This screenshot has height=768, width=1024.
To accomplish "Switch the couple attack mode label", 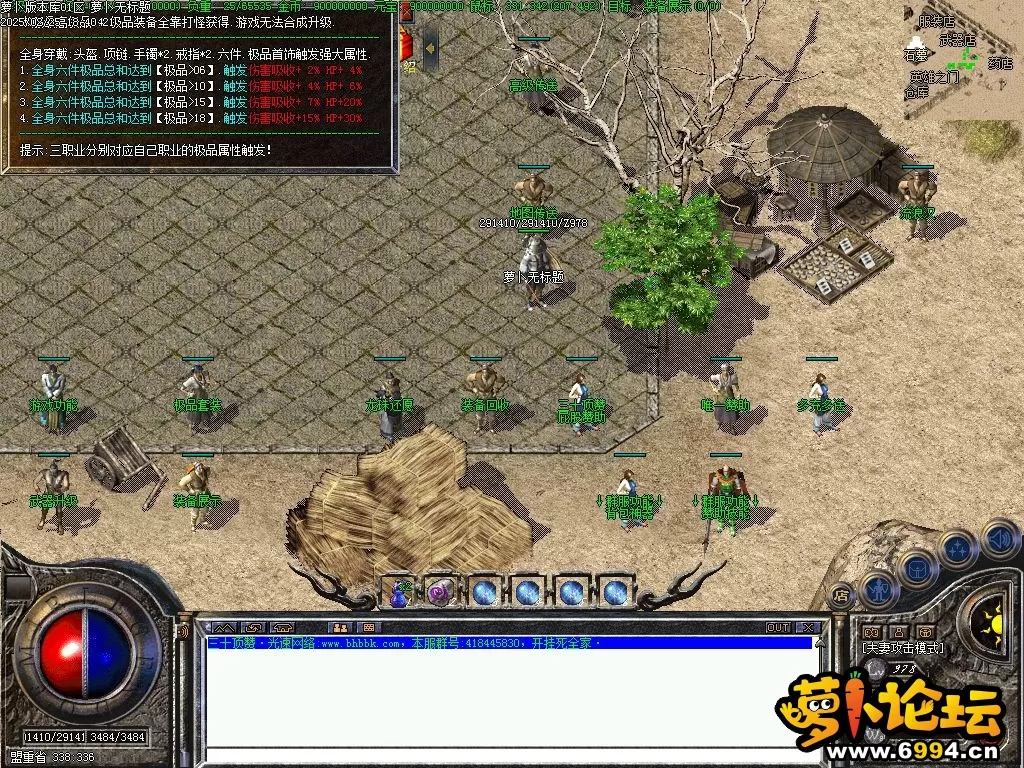I will click(x=902, y=648).
